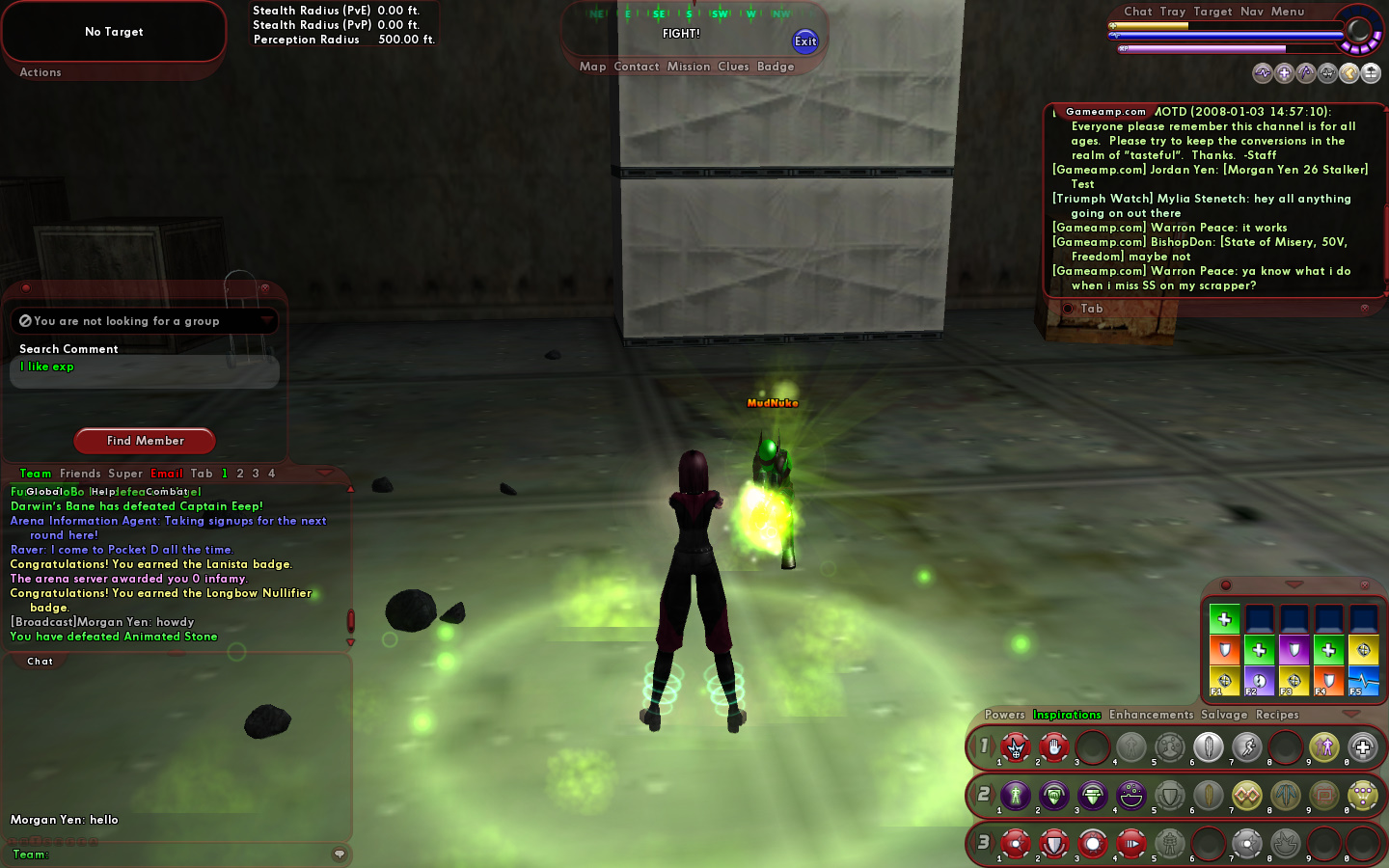The height and width of the screenshot is (868, 1389).
Task: Open the Recipes window
Action: point(1277,715)
